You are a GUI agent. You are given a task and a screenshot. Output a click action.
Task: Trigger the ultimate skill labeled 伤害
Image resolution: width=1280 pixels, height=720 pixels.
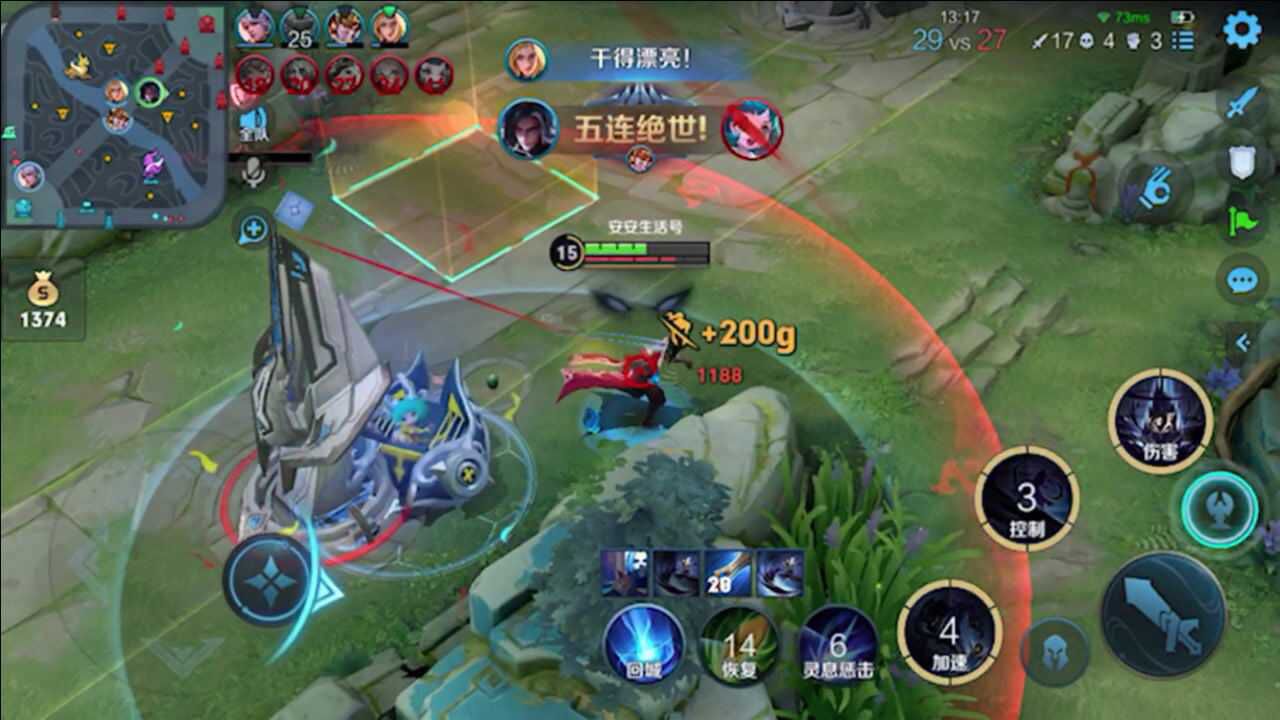pyautogui.click(x=1161, y=421)
